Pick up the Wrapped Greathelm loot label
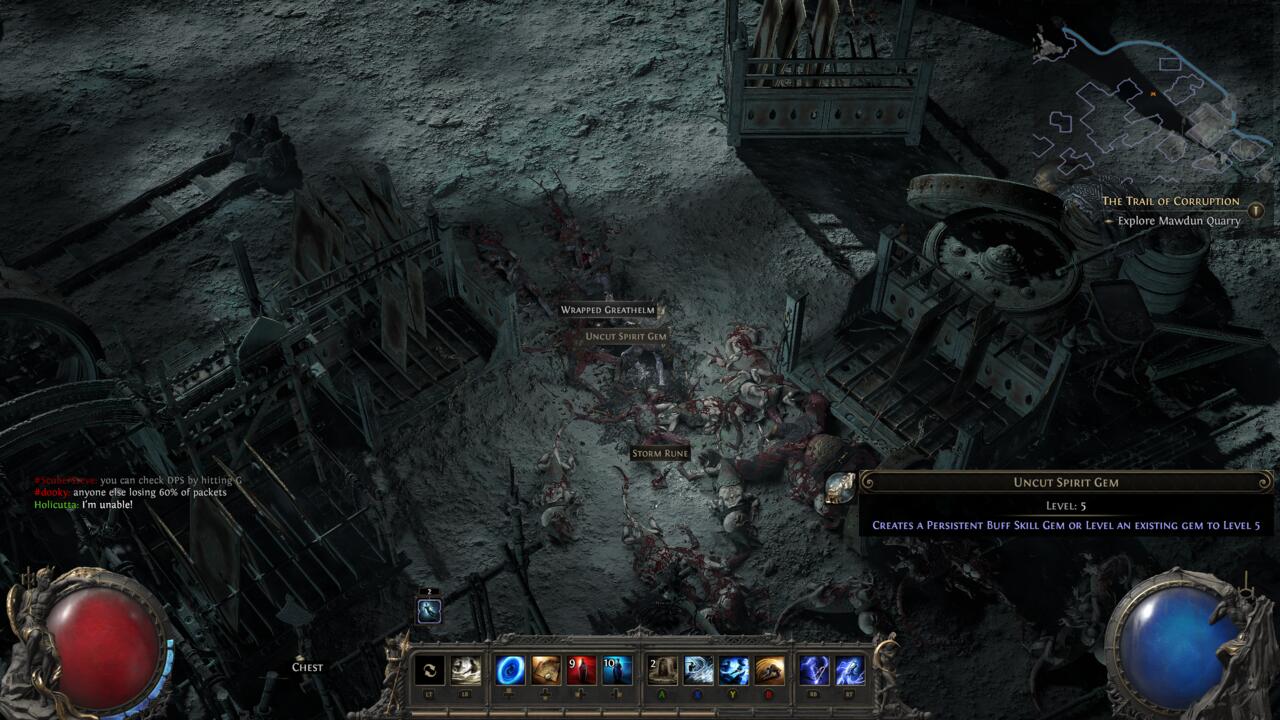The width and height of the screenshot is (1280, 720). click(608, 310)
